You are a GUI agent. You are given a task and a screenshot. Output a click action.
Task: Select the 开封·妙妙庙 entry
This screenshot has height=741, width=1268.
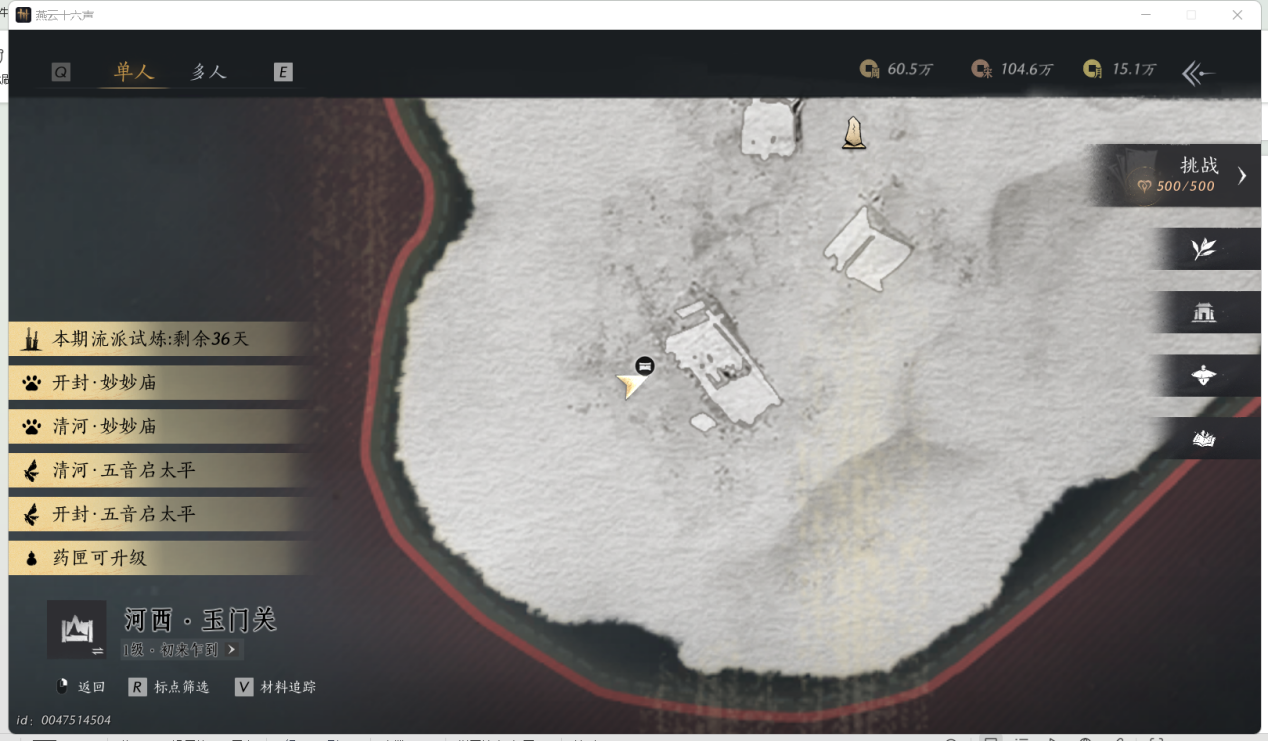tap(105, 383)
